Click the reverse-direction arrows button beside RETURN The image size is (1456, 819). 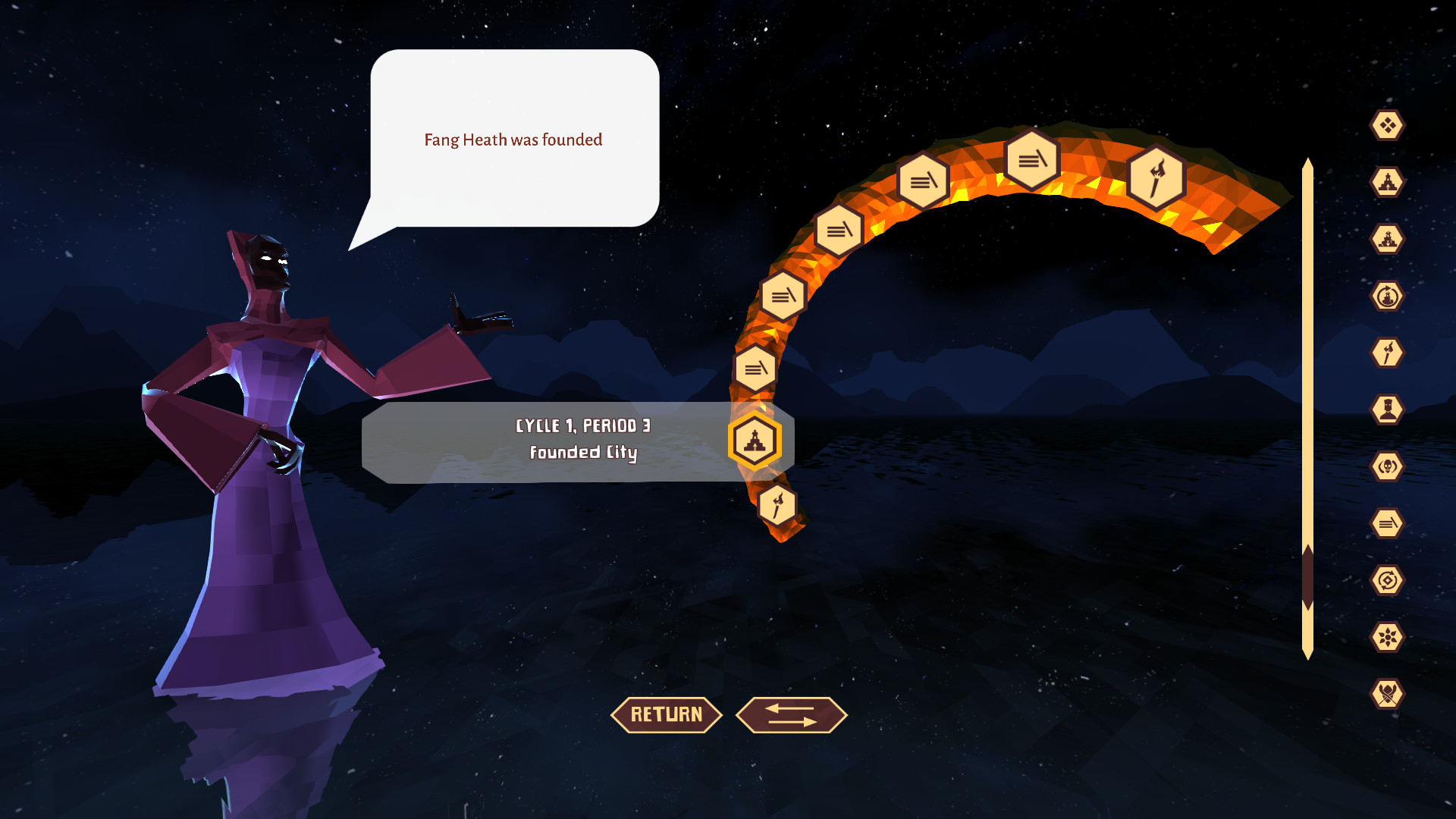791,714
